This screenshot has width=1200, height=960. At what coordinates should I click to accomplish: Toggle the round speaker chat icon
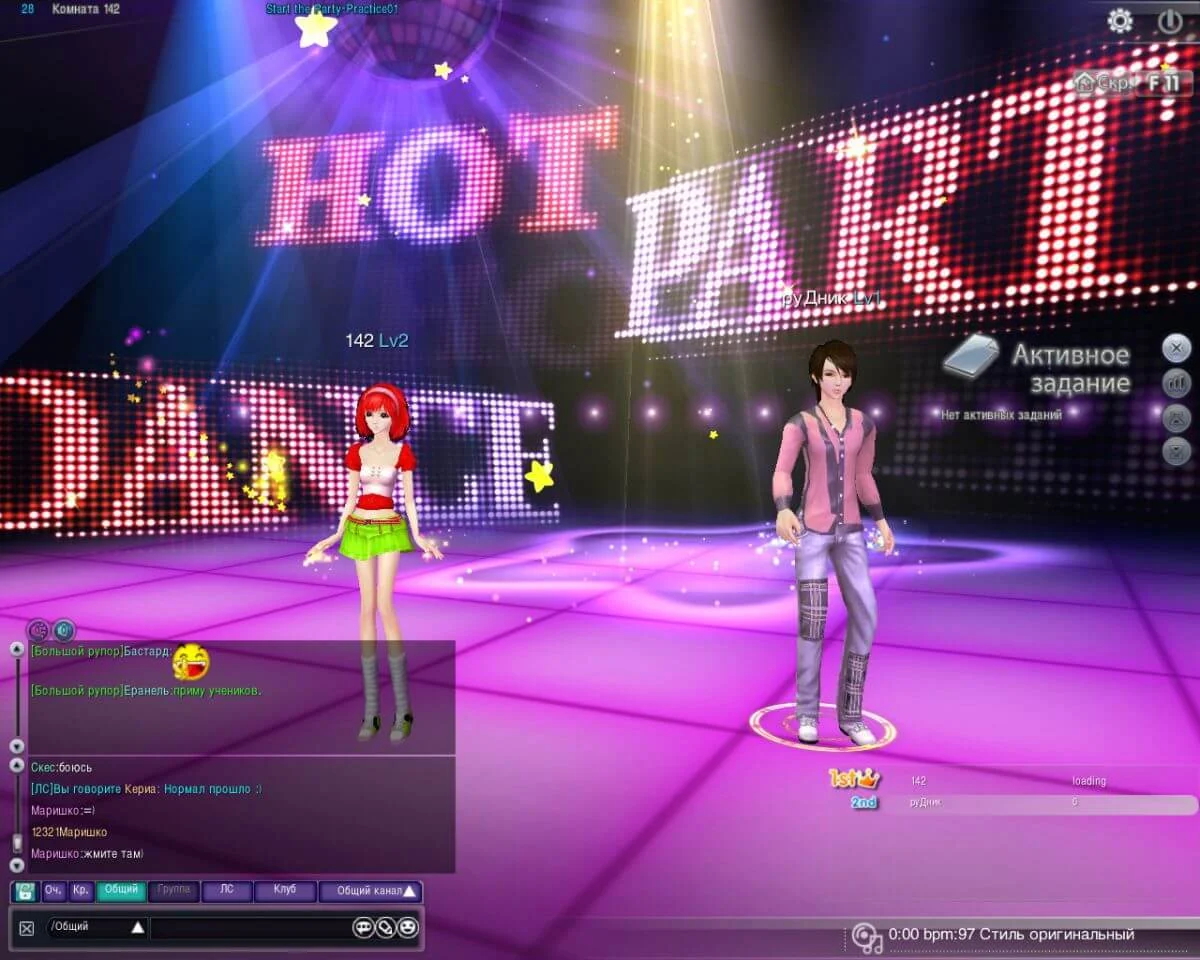[64, 630]
